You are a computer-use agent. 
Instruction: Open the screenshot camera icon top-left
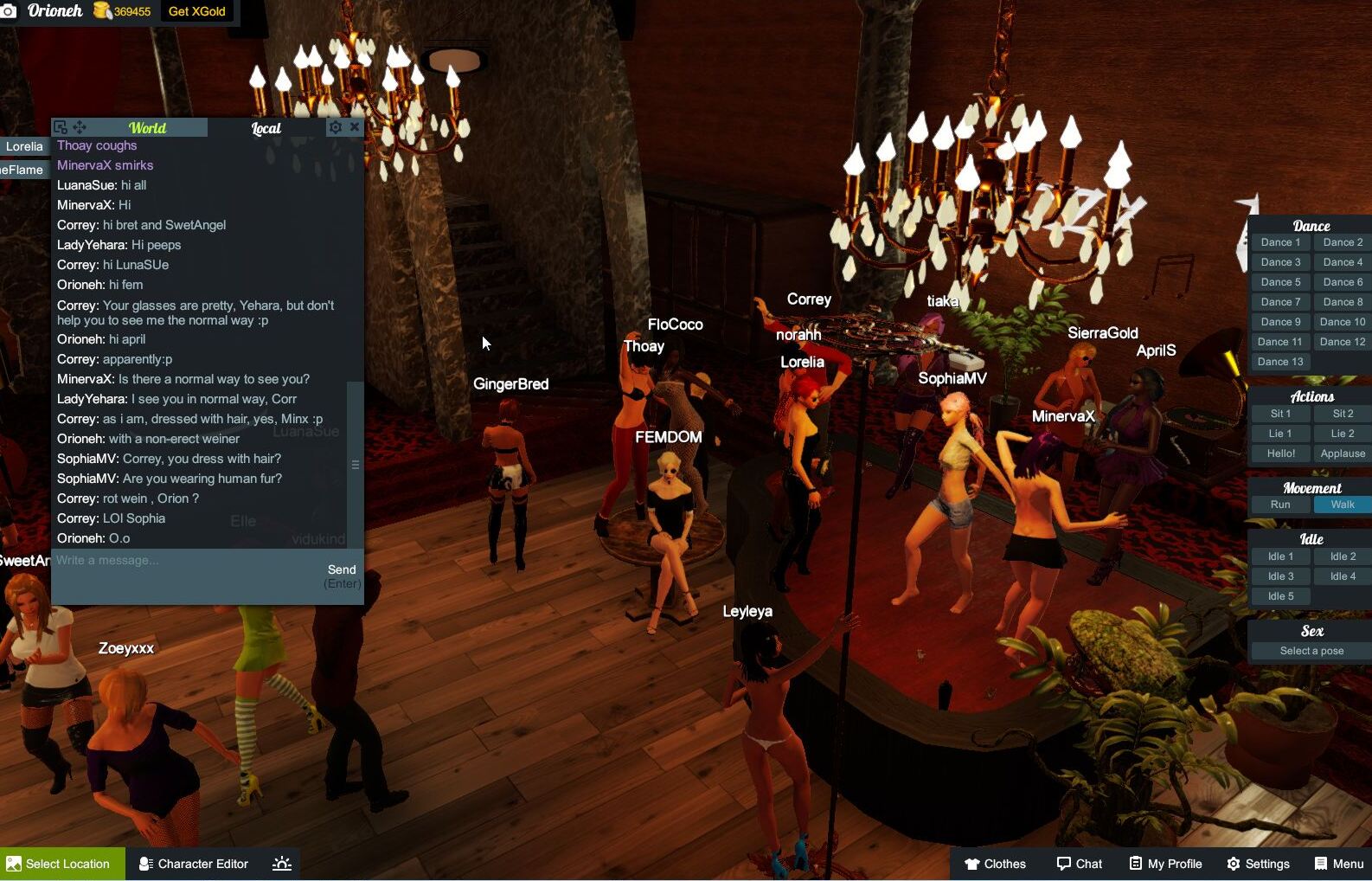point(9,11)
